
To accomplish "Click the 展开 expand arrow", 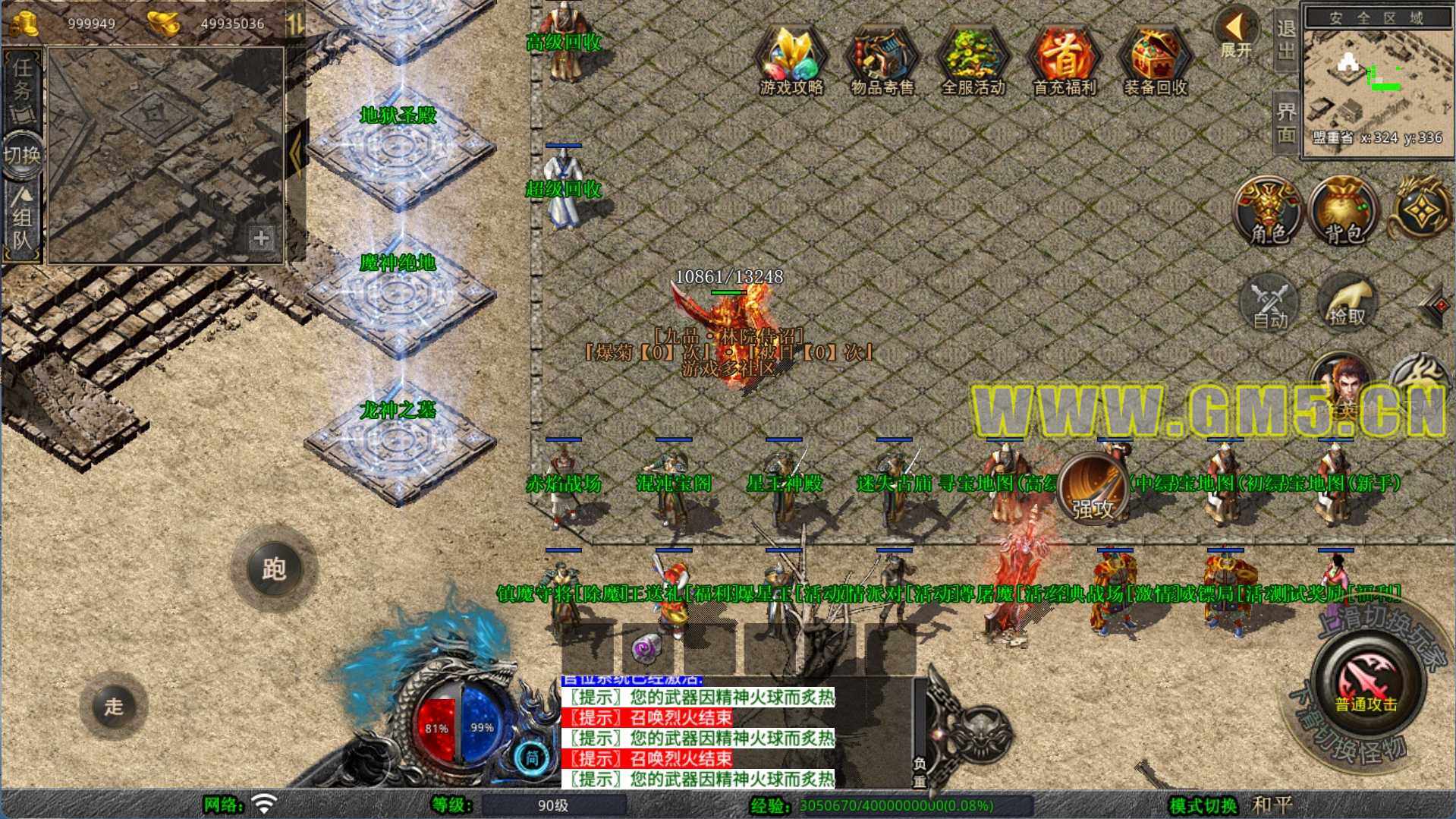I will point(1235,34).
